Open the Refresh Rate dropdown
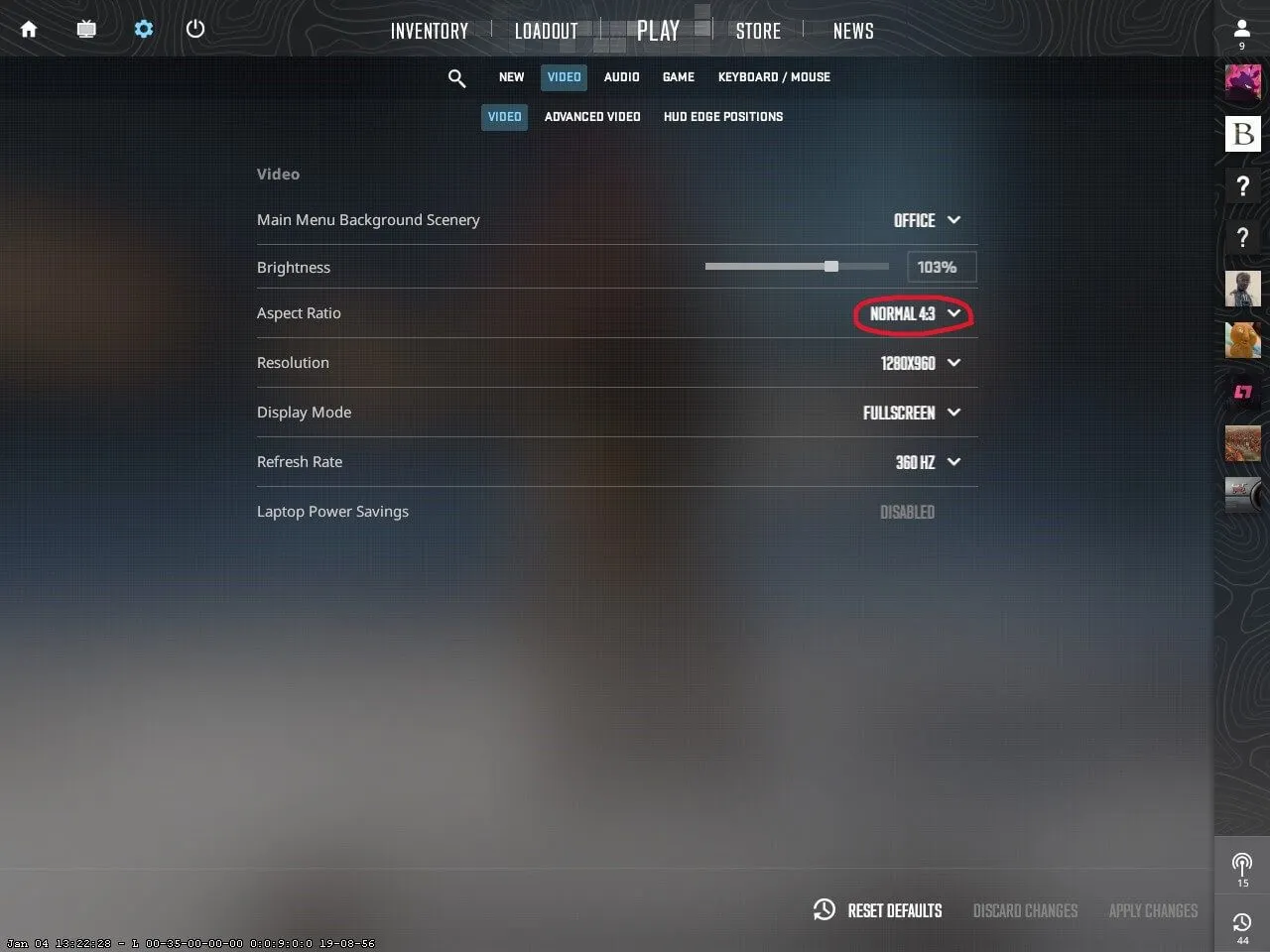Image resolution: width=1270 pixels, height=952 pixels. coord(923,462)
